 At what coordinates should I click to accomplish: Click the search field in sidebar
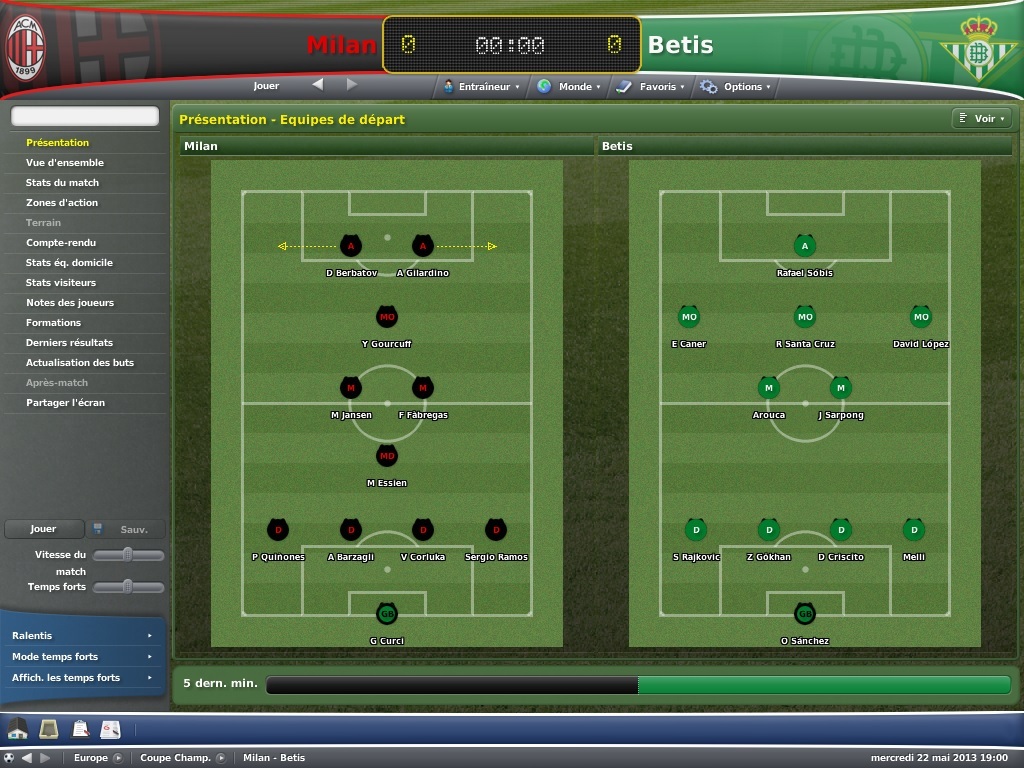(85, 117)
